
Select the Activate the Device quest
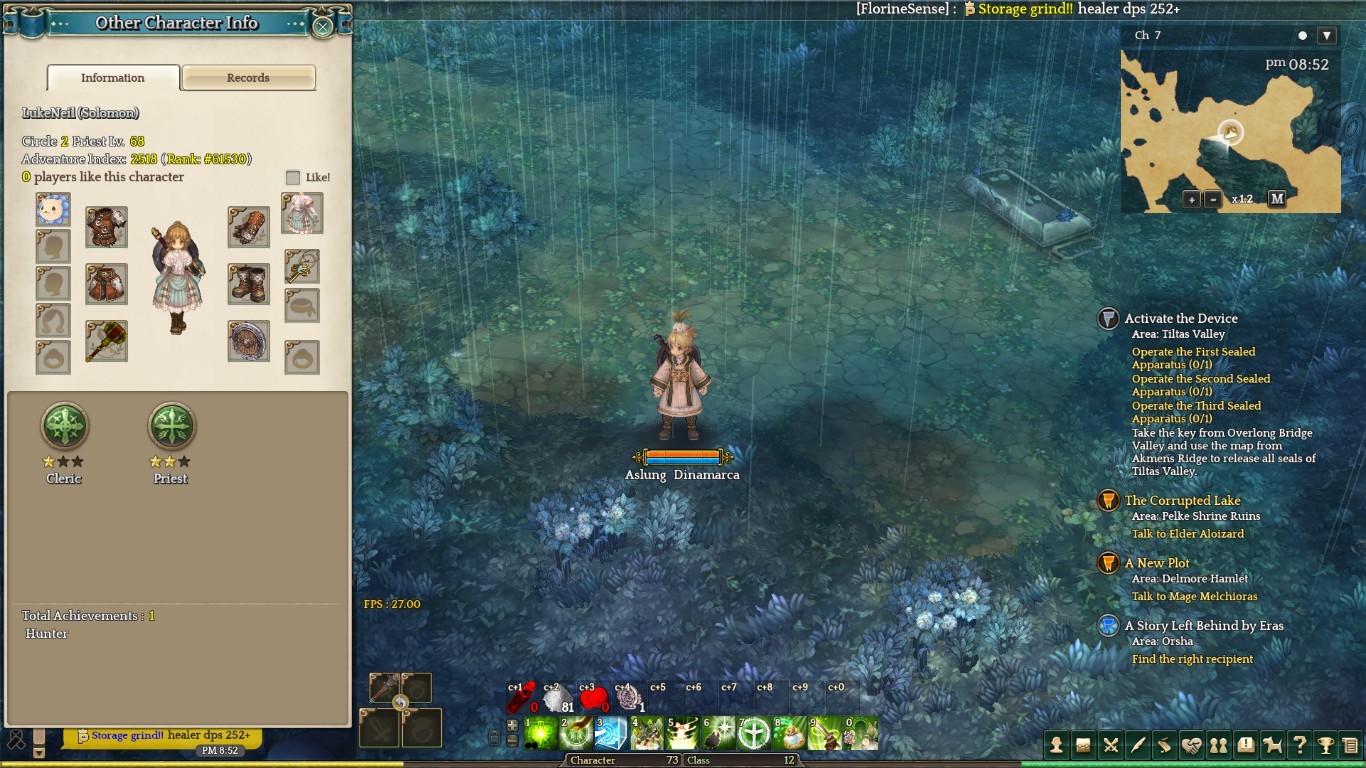point(1180,318)
